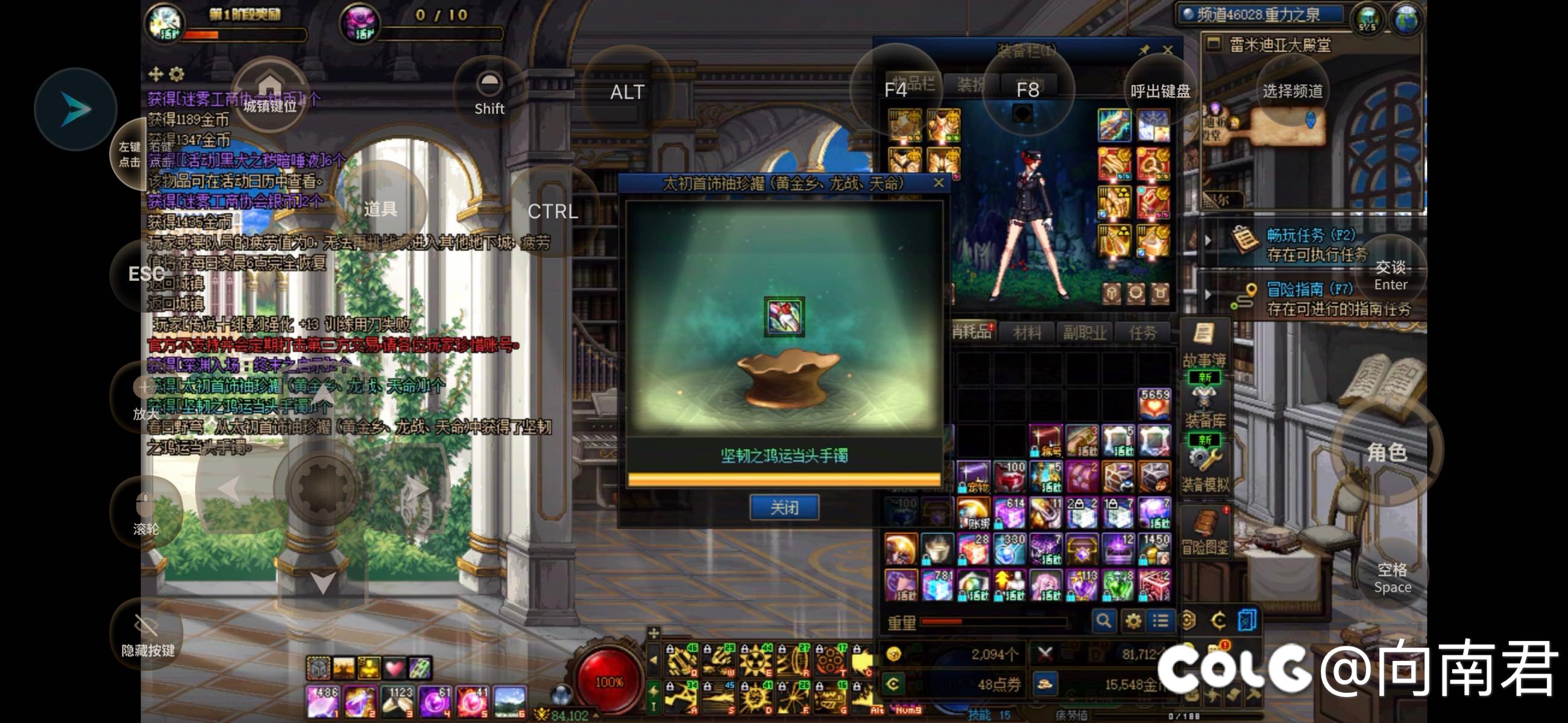This screenshot has height=723, width=1568.
Task: Click the 关闭 button in the reward popup
Action: pyautogui.click(x=783, y=507)
